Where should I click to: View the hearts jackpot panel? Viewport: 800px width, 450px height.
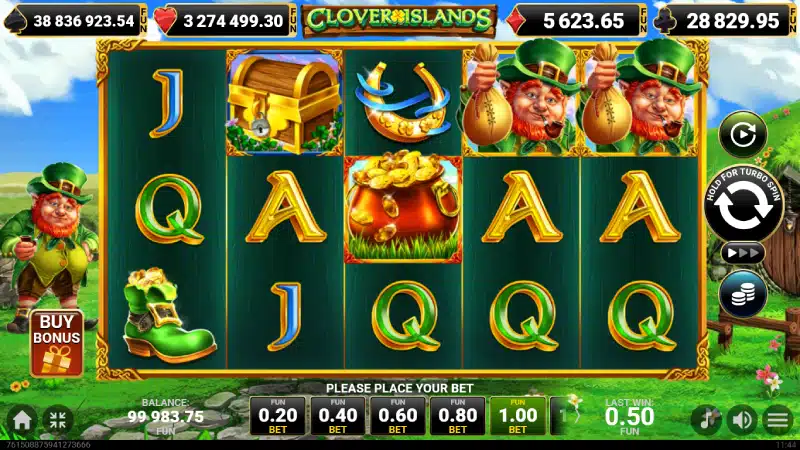click(x=225, y=19)
